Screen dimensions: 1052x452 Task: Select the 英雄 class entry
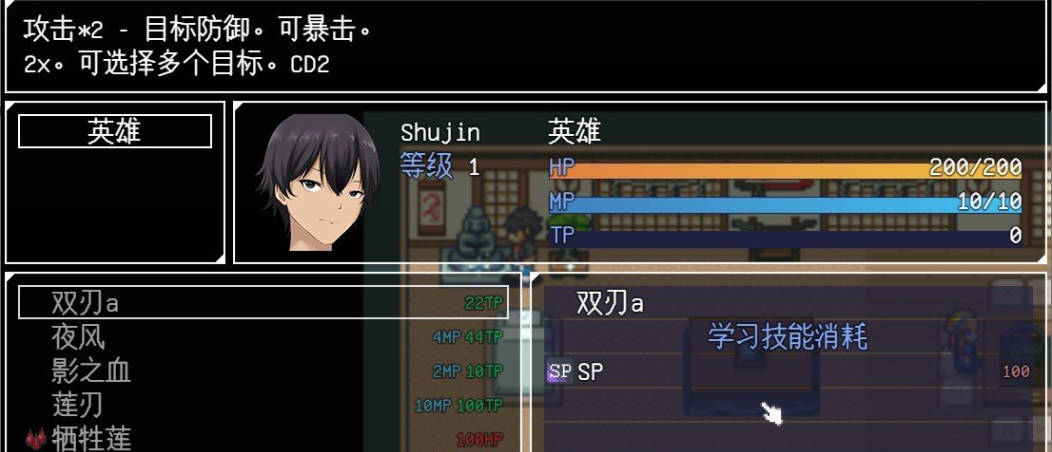coord(115,131)
